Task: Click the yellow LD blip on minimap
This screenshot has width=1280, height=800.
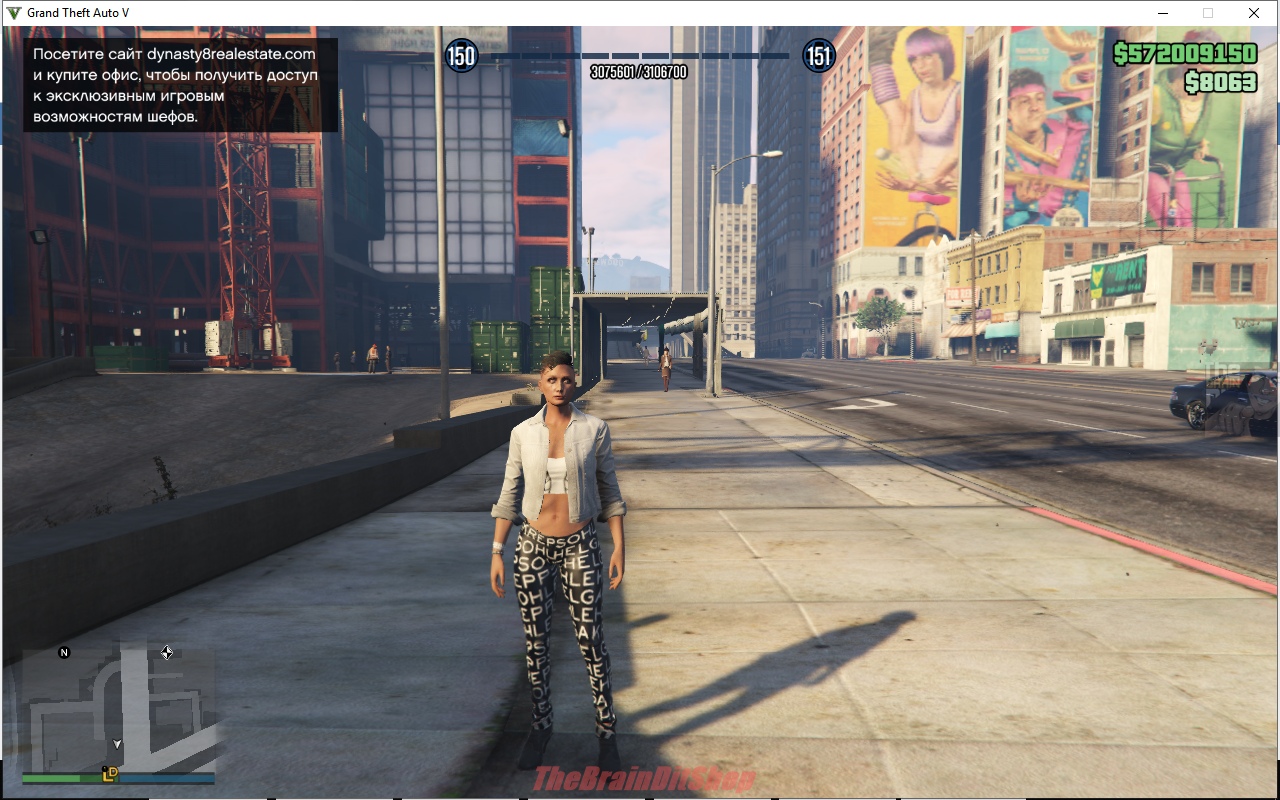Action: [x=110, y=773]
